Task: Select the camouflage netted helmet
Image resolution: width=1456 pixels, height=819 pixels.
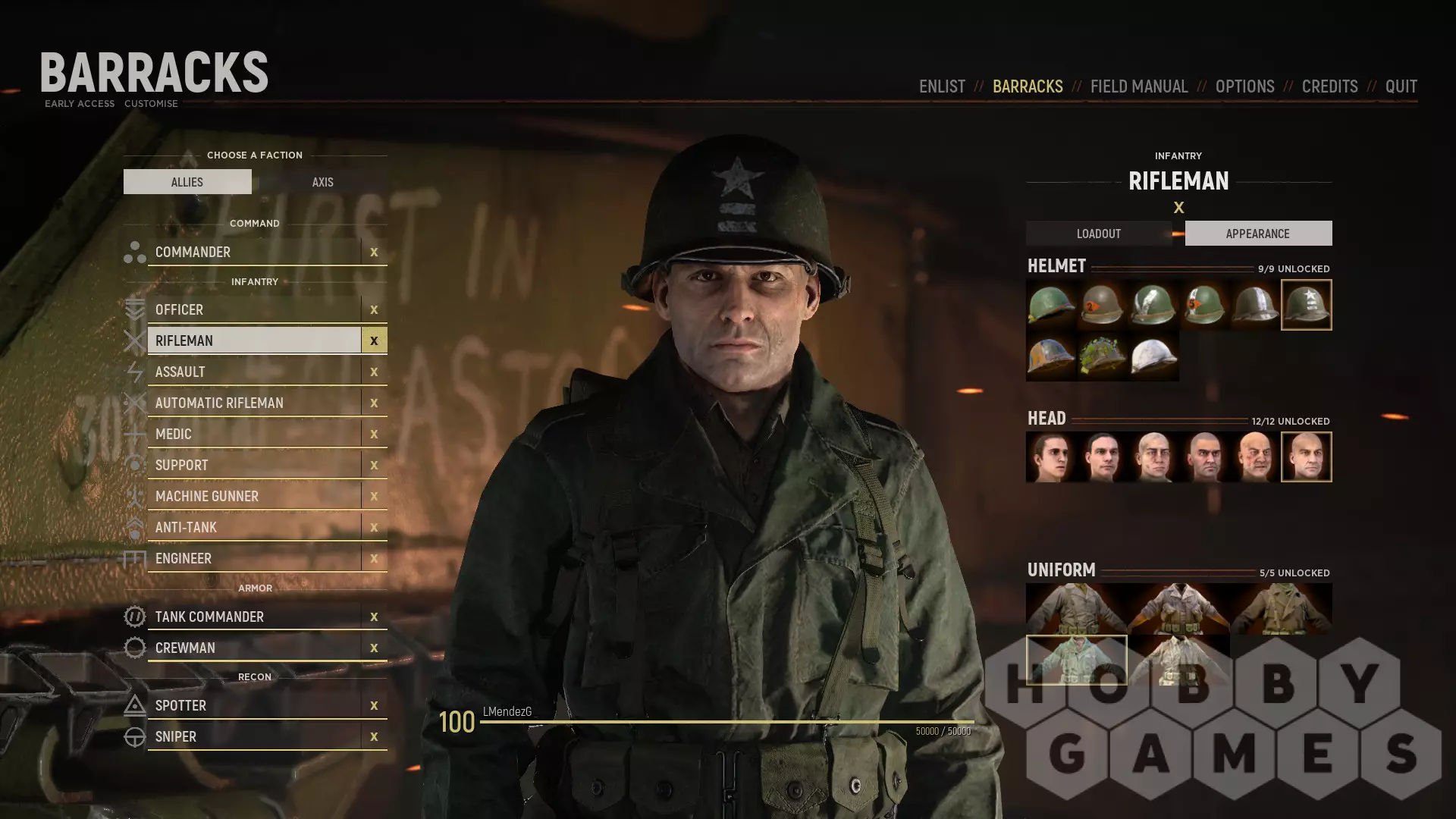Action: 1102,356
